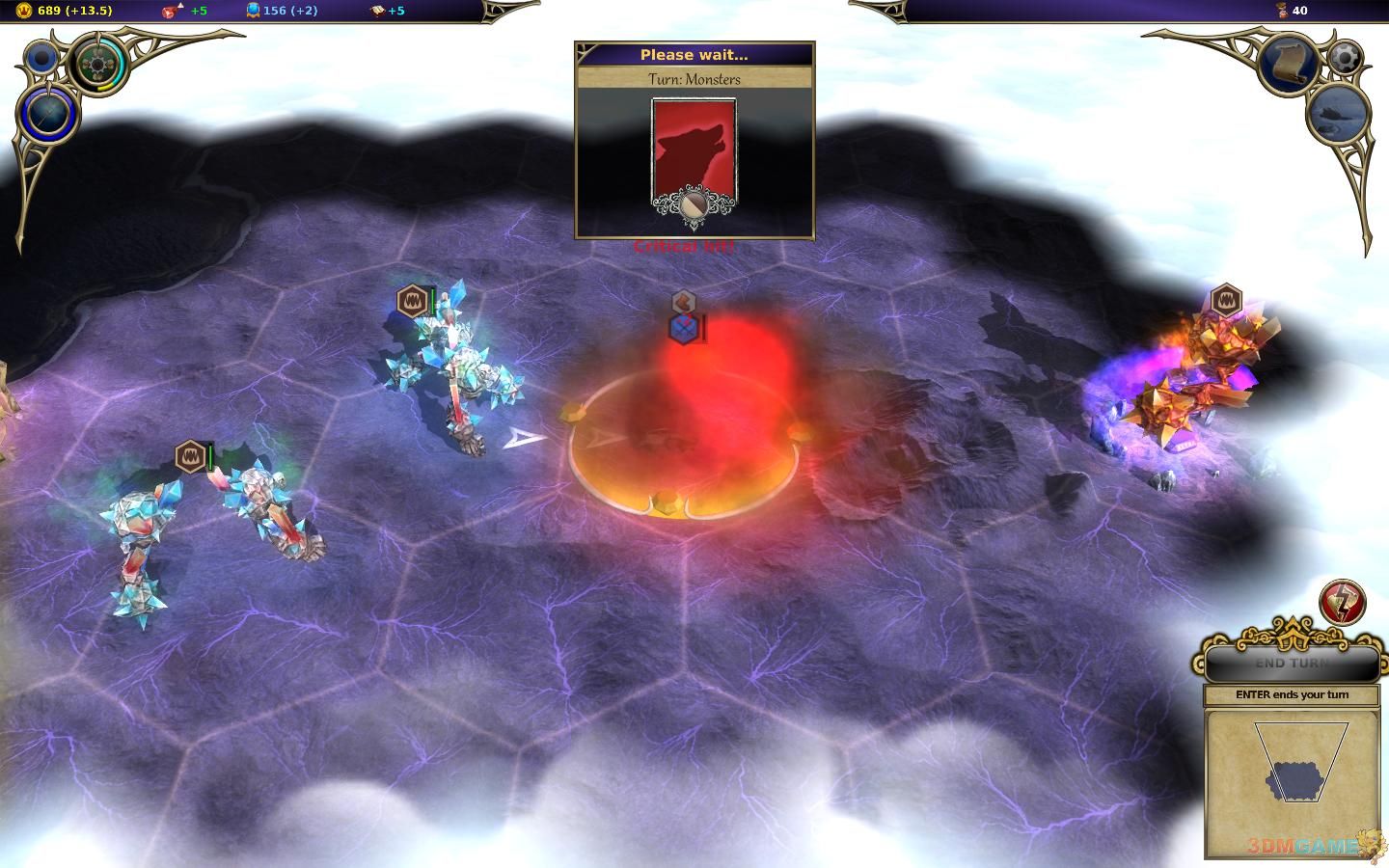
Task: Select the left crystal golem unit badge
Action: (x=191, y=456)
